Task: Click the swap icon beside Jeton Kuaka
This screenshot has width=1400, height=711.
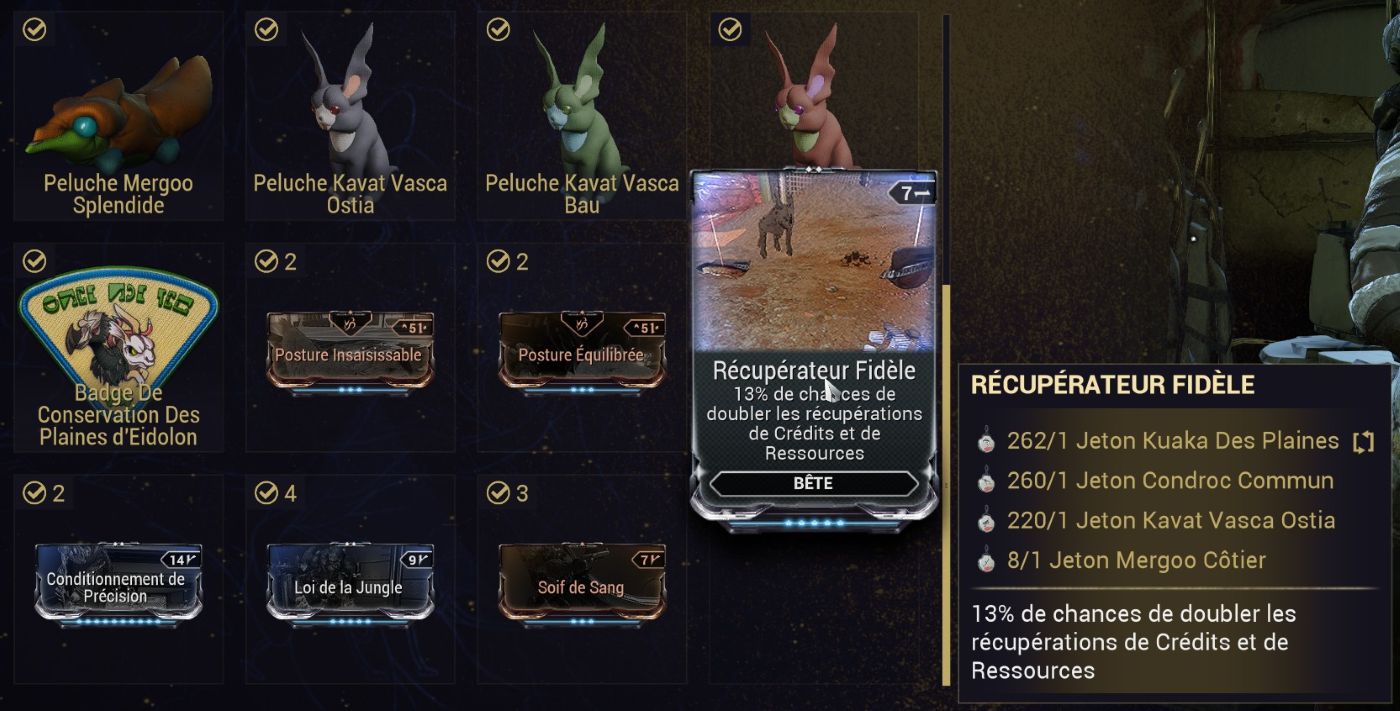Action: click(1363, 442)
